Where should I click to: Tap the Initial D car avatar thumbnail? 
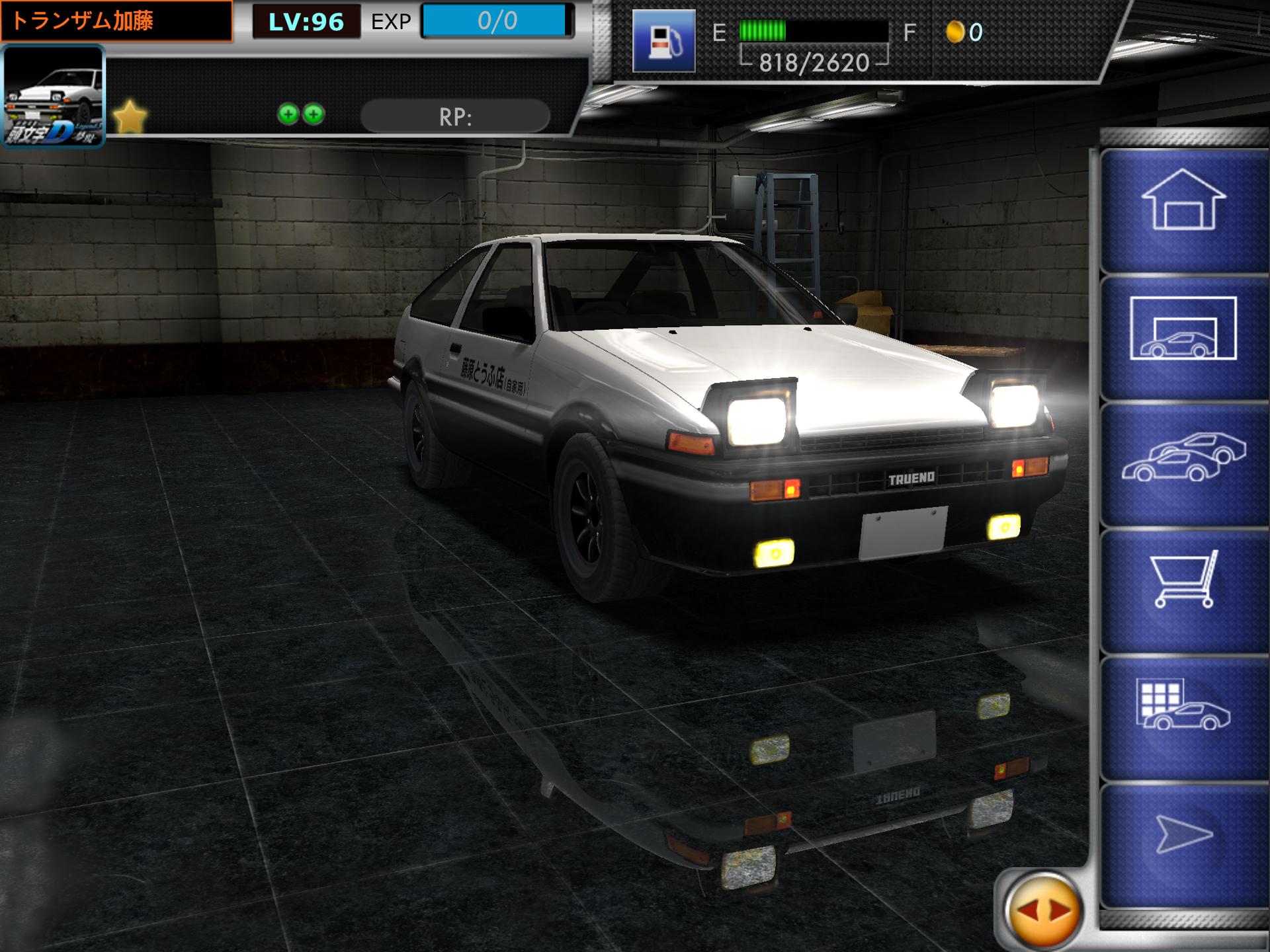(54, 97)
